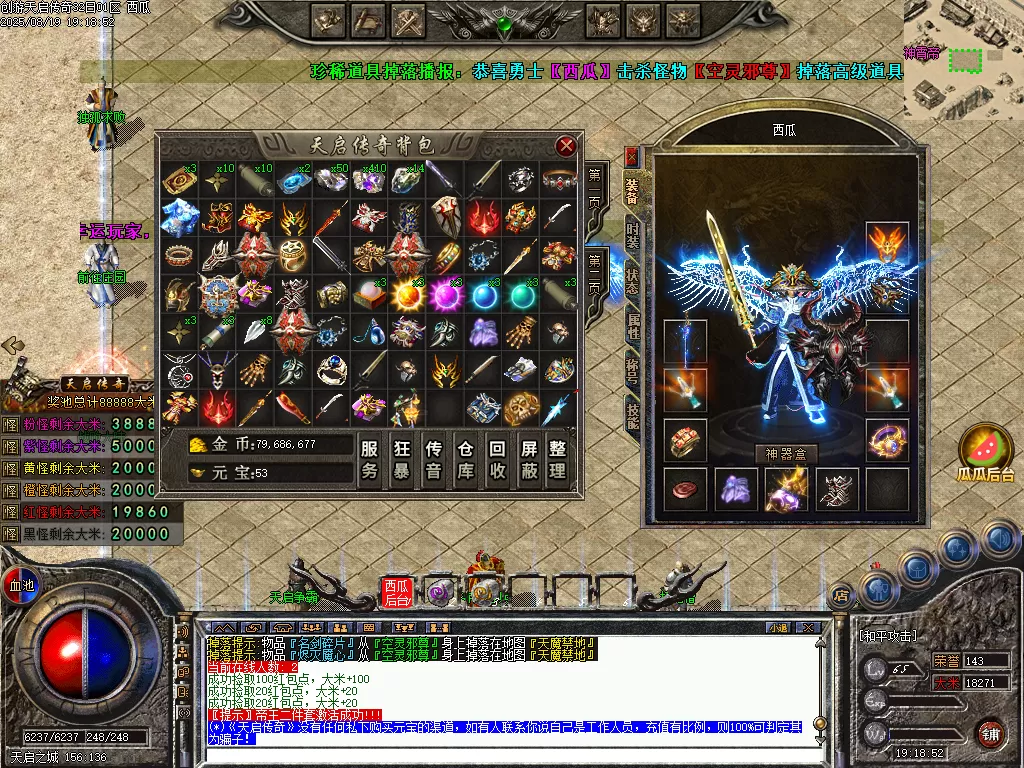Open the round 铺 shop button
1024x768 pixels.
pos(990,733)
